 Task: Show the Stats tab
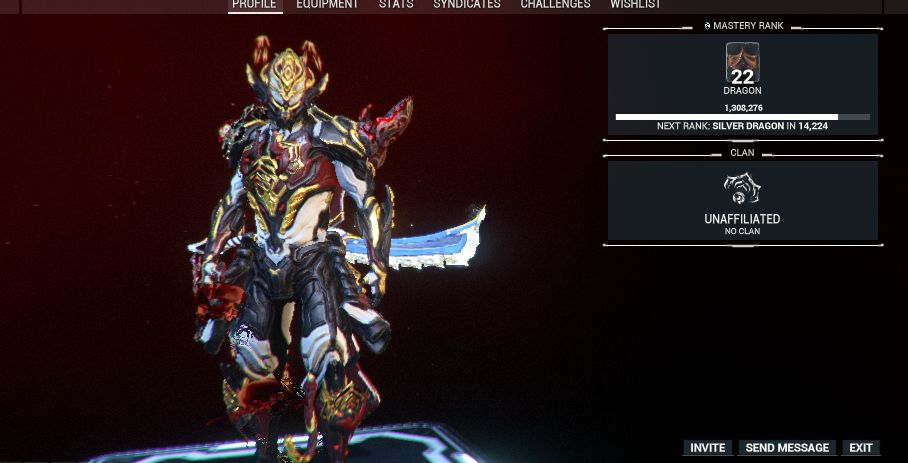[x=396, y=5]
